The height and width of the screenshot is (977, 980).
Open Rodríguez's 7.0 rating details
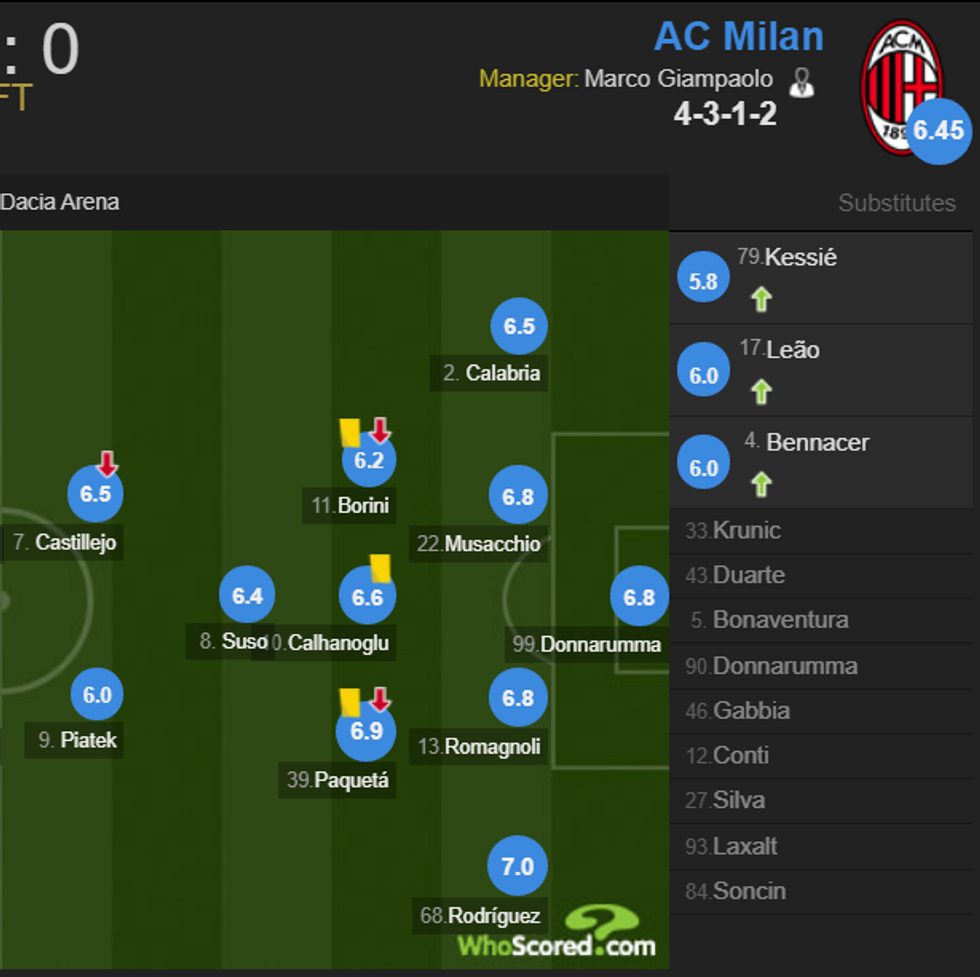click(517, 867)
